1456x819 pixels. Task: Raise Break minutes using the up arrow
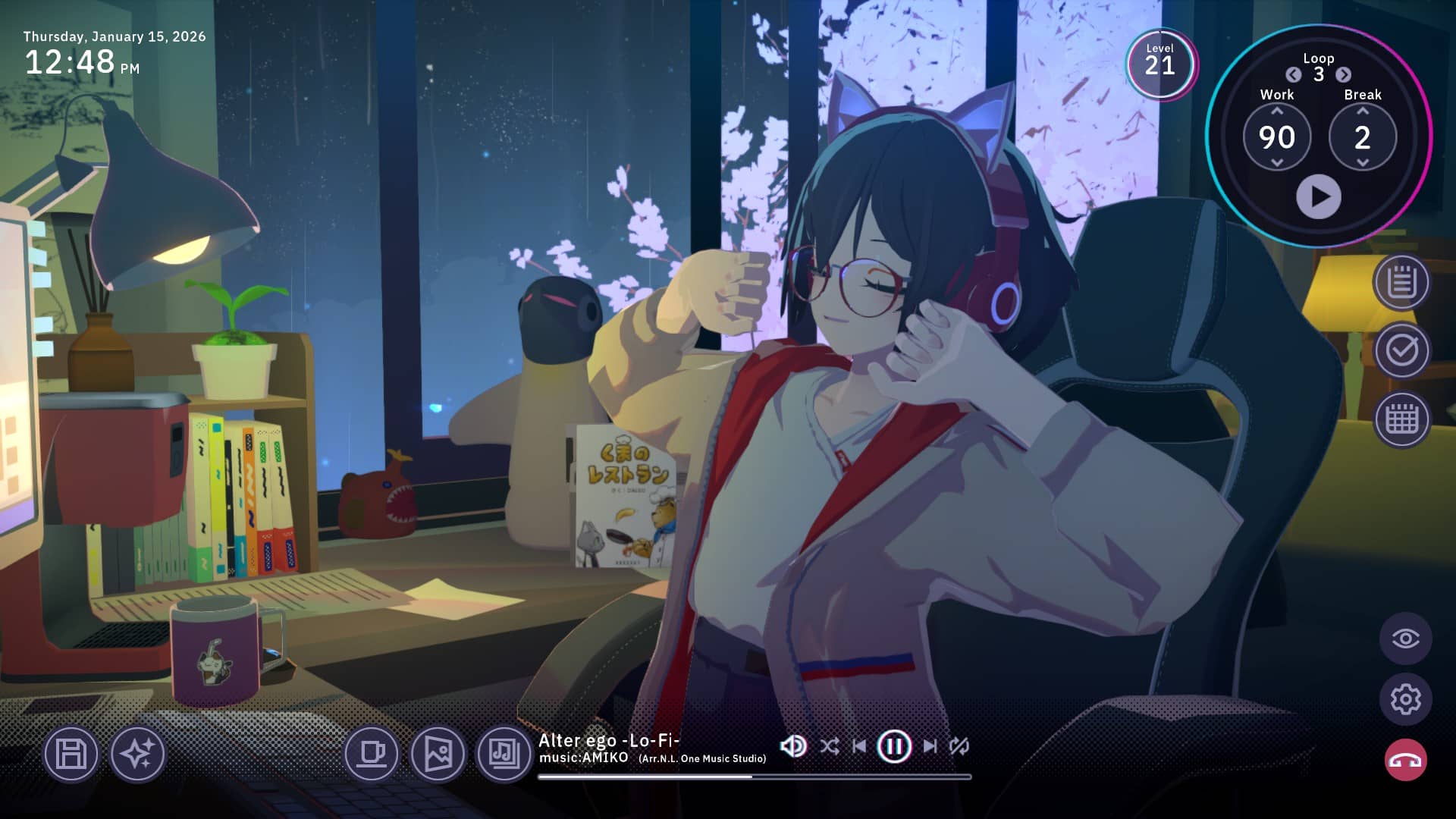coord(1363,111)
